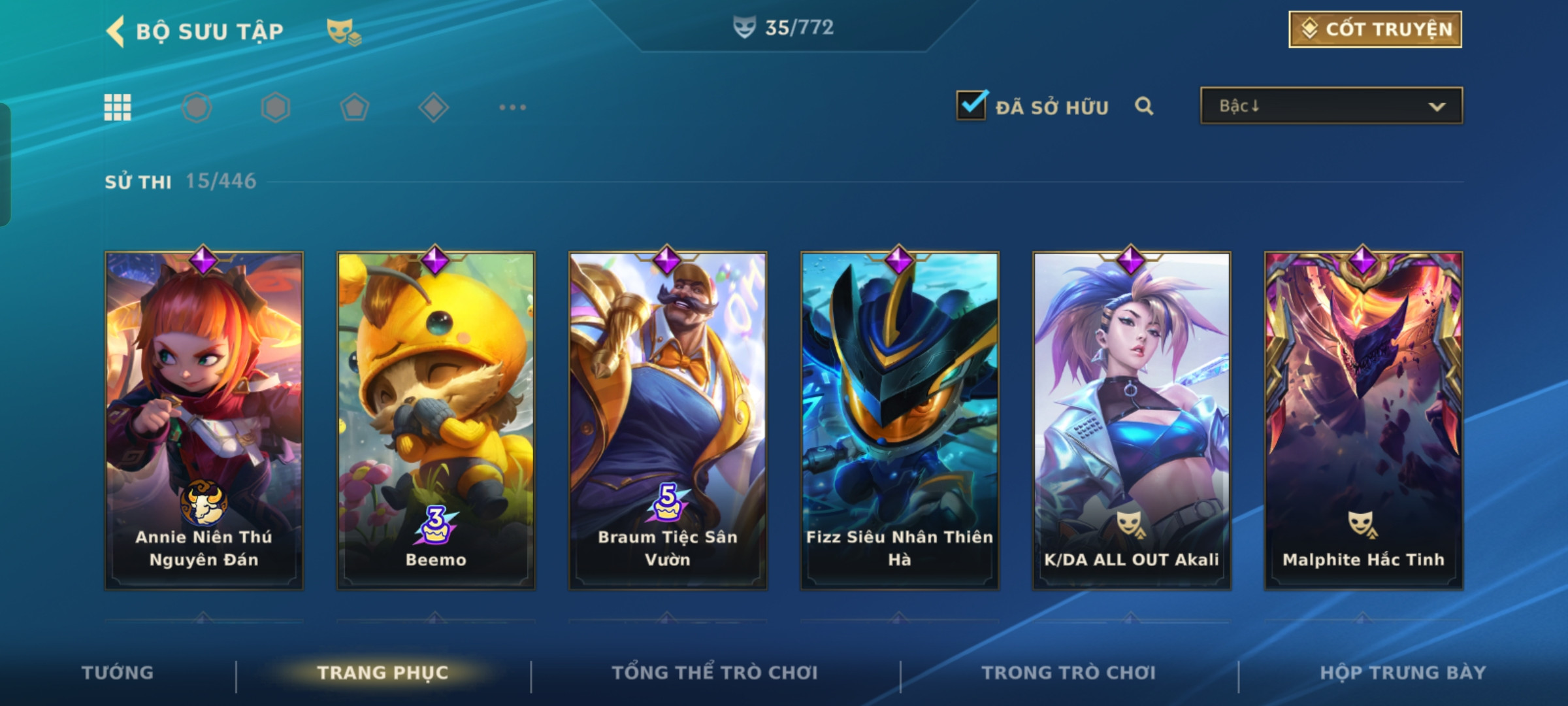Screen dimensions: 1568x706
Task: Choose K/DA ALL OUT Akali skin
Action: pos(1132,420)
